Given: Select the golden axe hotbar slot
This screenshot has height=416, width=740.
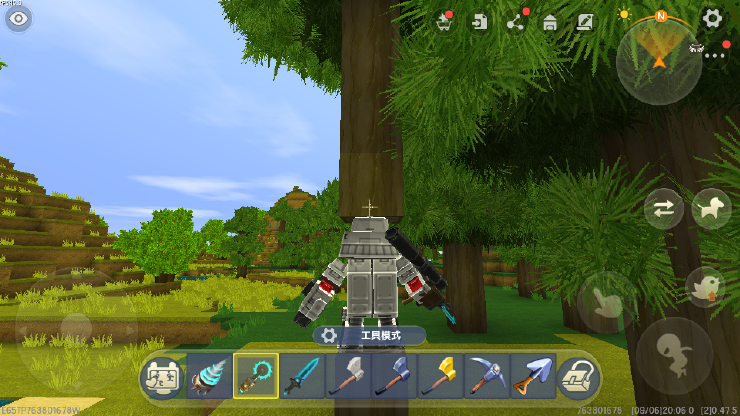Looking at the screenshot, I should (x=440, y=376).
